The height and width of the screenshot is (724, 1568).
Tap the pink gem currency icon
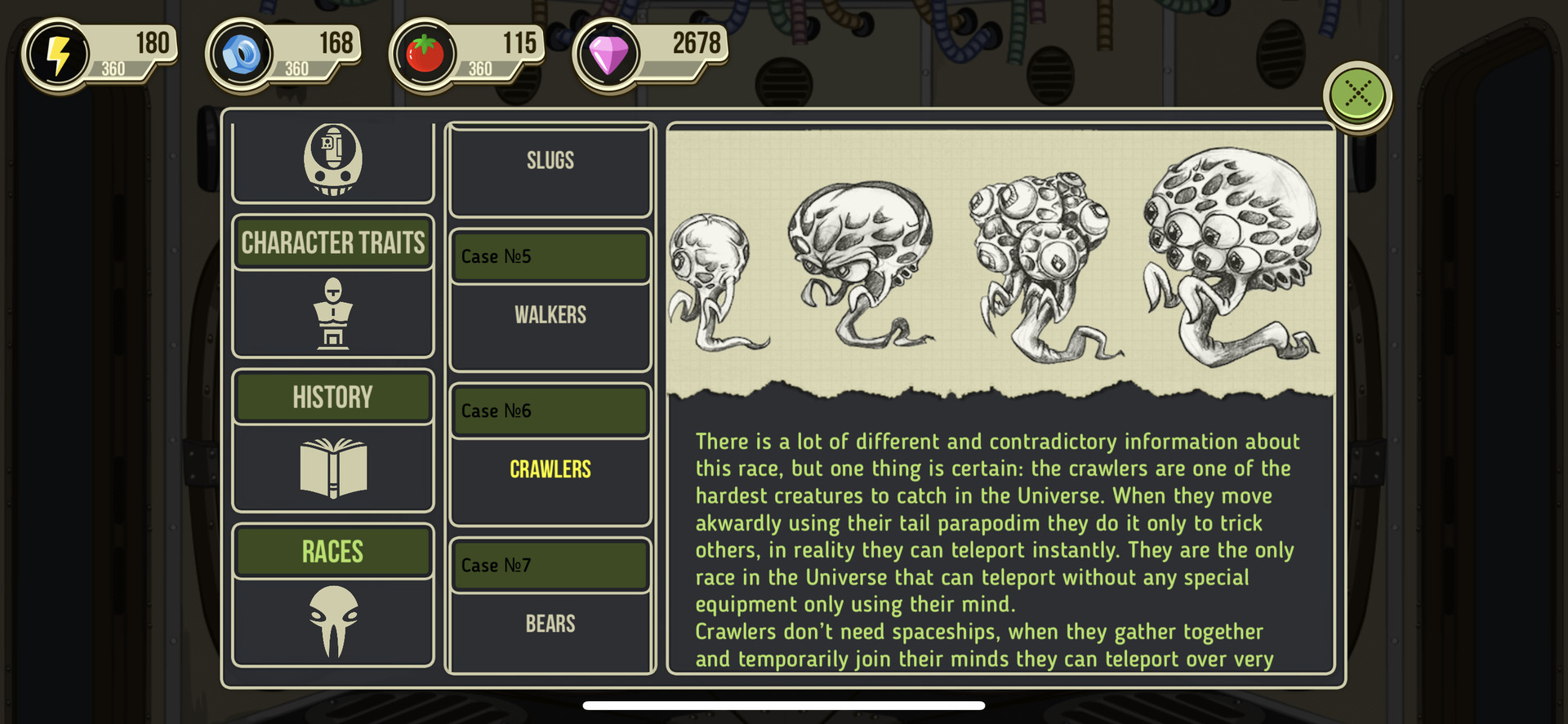[608, 56]
